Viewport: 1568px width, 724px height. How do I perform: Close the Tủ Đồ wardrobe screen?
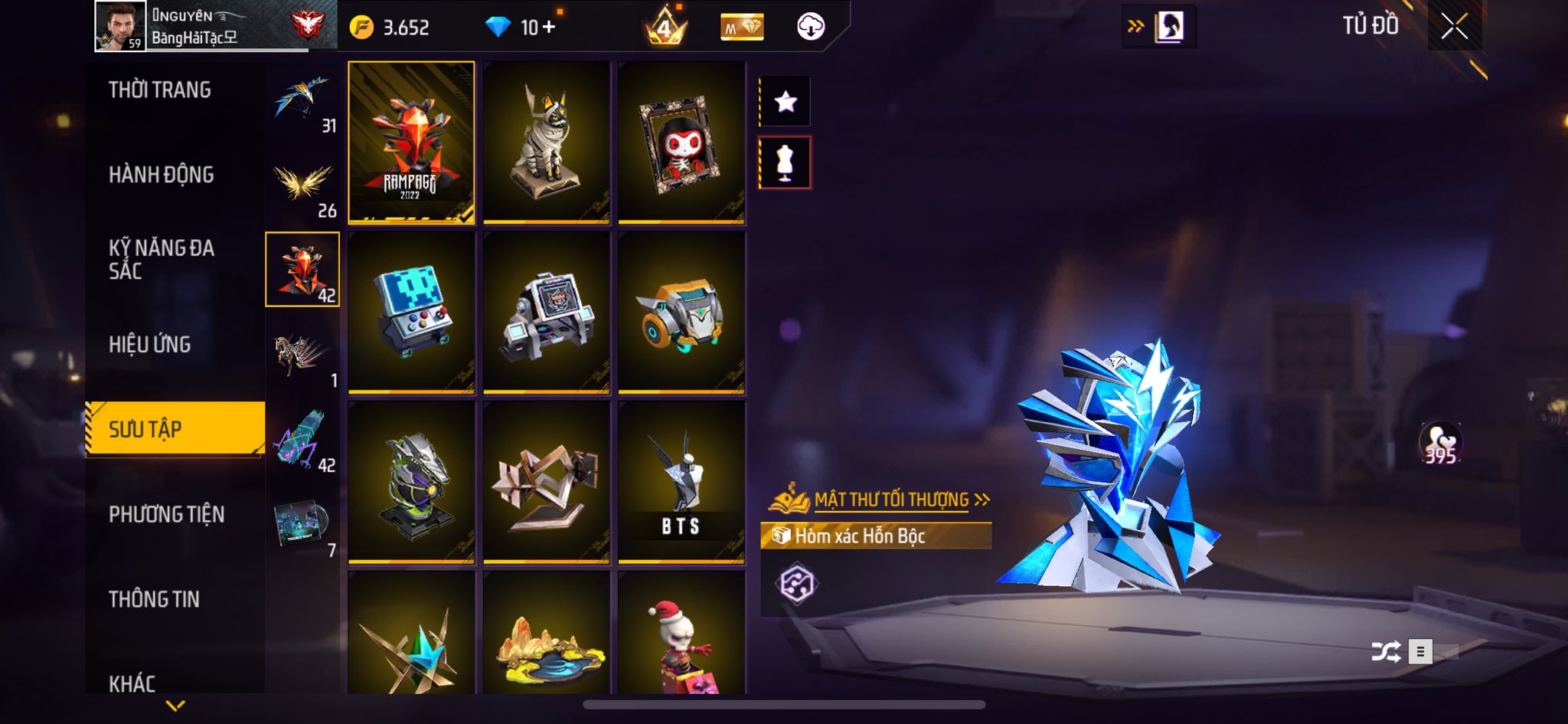(x=1454, y=27)
